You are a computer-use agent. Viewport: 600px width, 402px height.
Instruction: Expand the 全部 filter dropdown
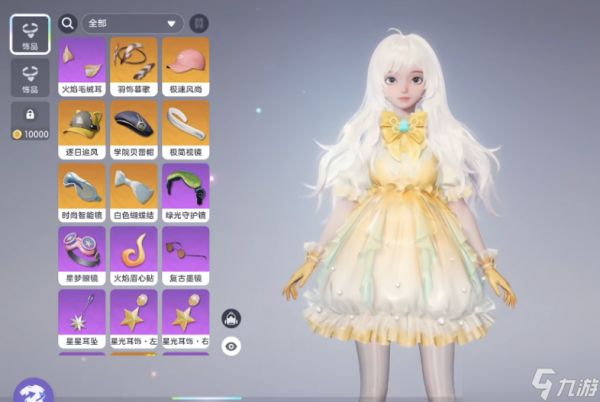pyautogui.click(x=132, y=22)
